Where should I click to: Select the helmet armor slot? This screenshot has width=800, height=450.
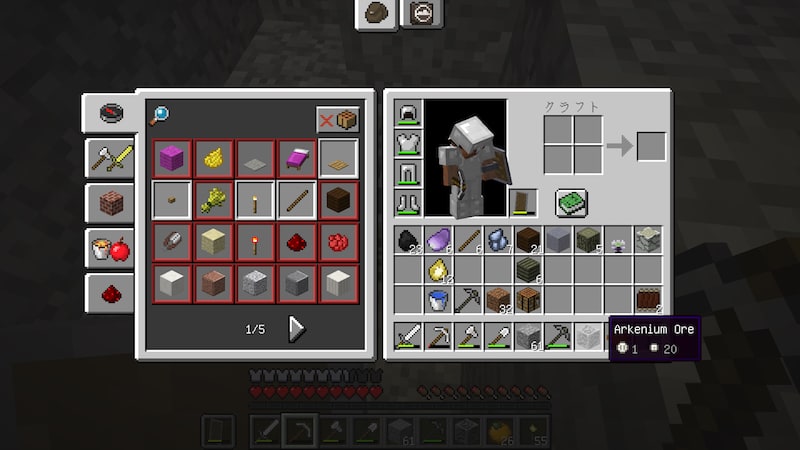coord(408,115)
